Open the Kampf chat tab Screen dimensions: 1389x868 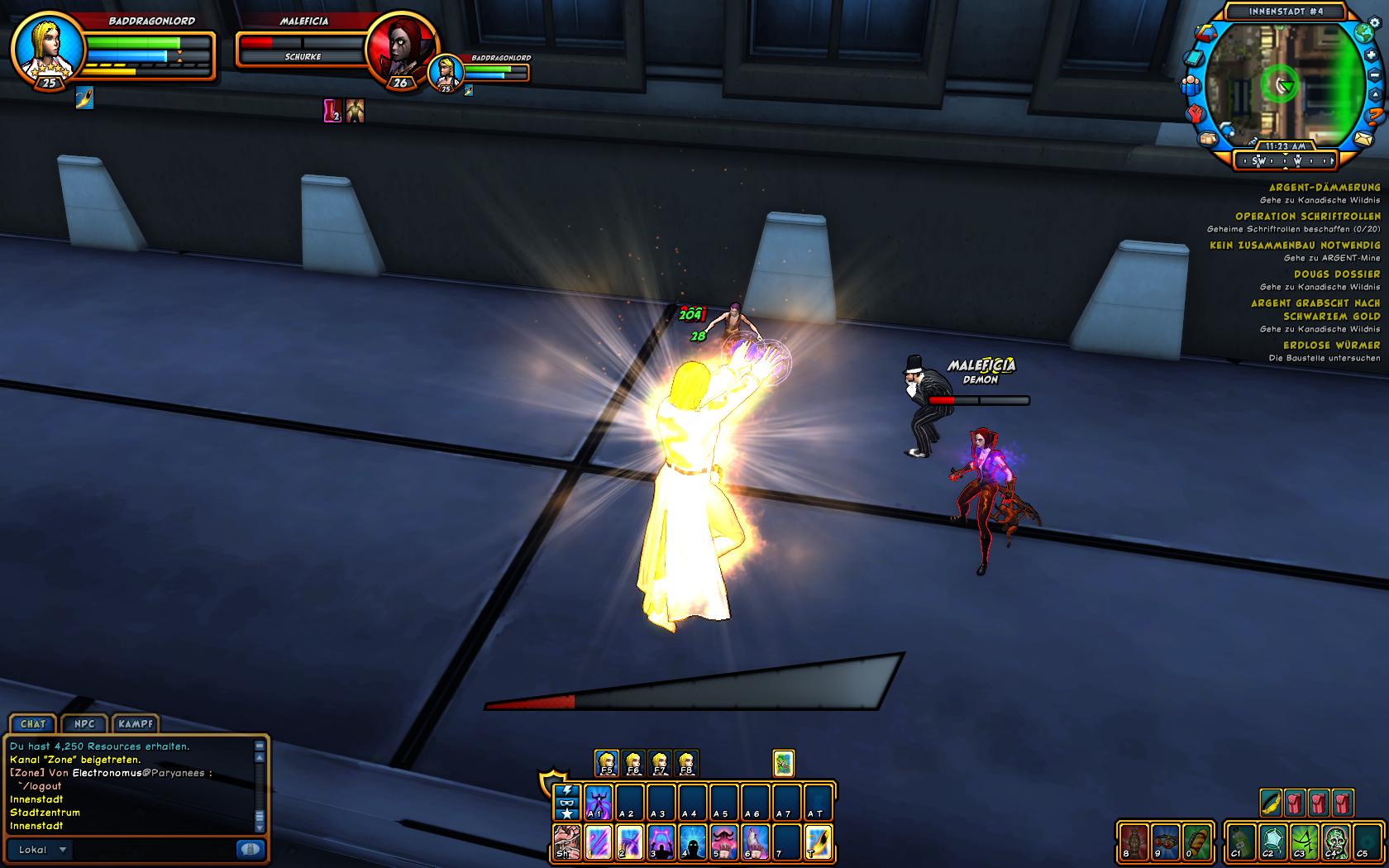(x=136, y=724)
